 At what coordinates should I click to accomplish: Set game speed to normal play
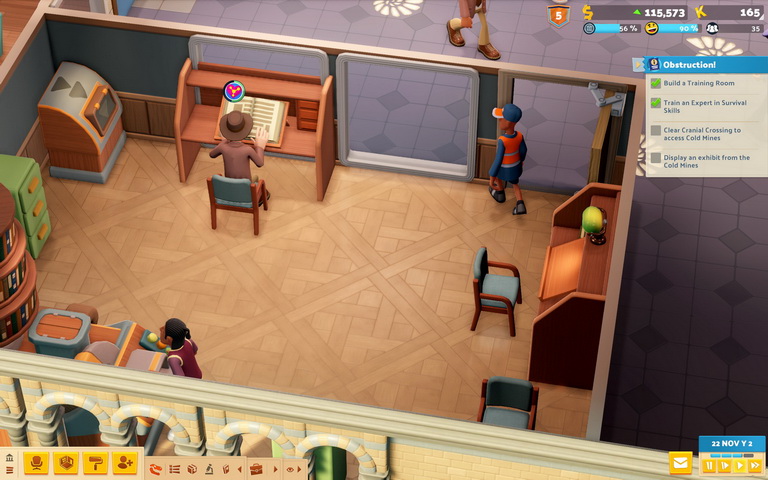click(739, 465)
